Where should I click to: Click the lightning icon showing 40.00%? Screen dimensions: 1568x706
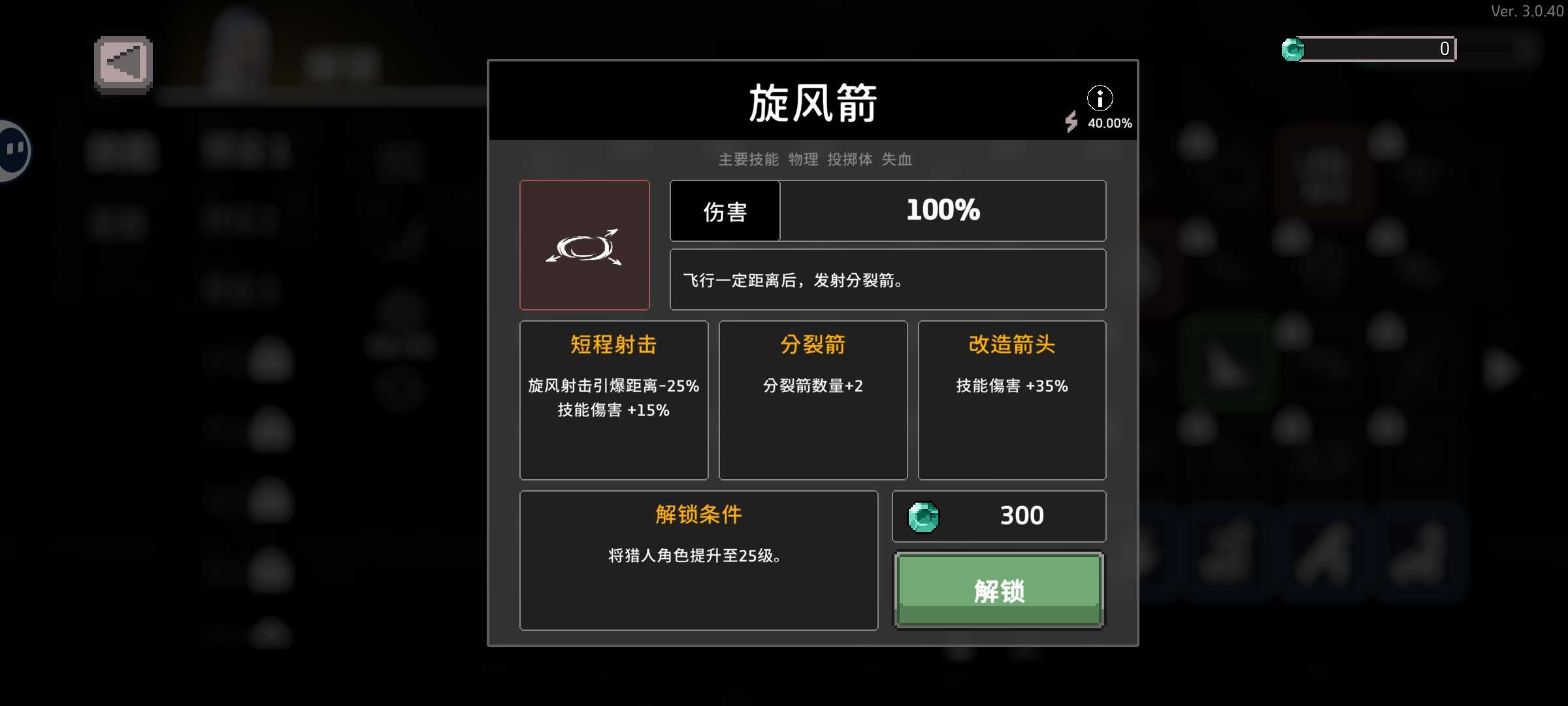1072,122
